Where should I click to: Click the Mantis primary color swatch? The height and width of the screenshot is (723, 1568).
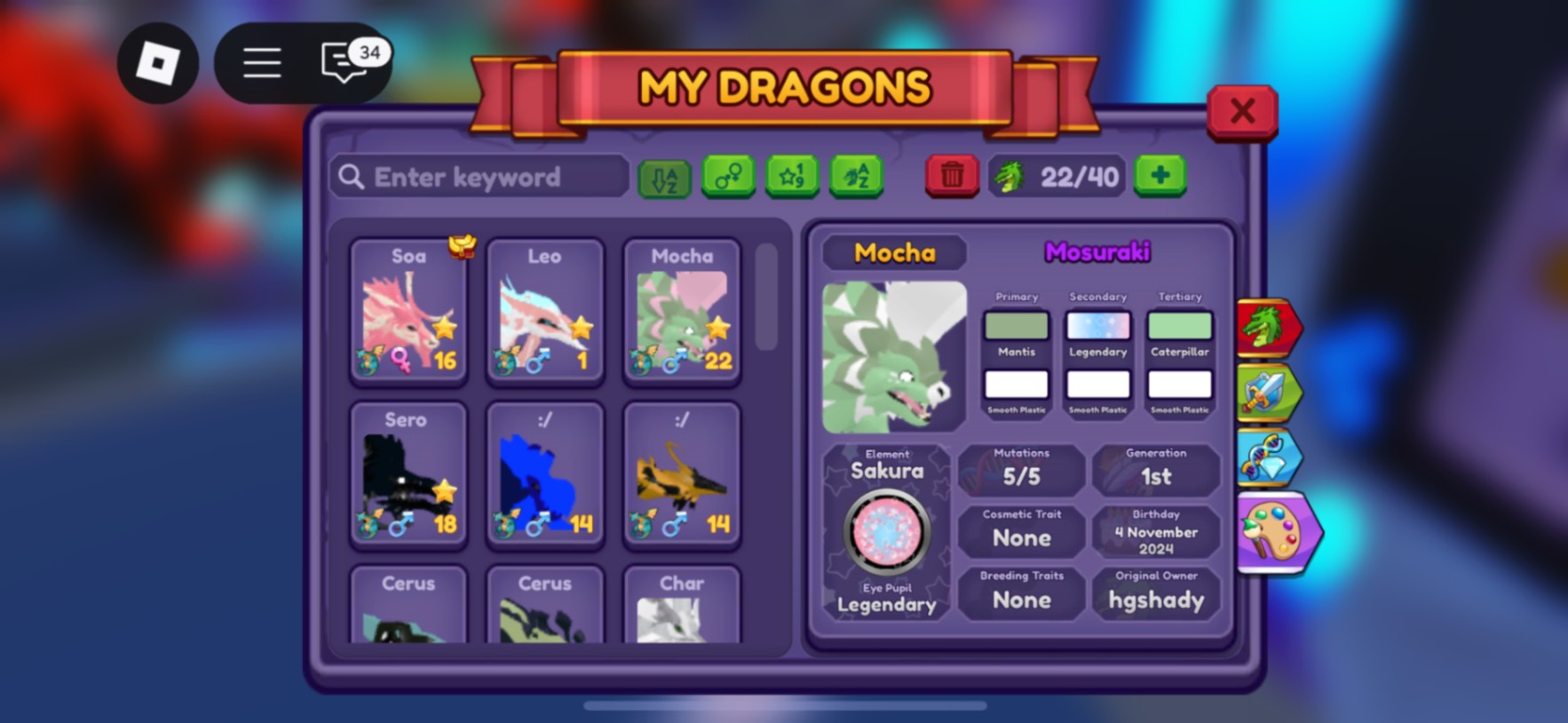click(x=1016, y=324)
